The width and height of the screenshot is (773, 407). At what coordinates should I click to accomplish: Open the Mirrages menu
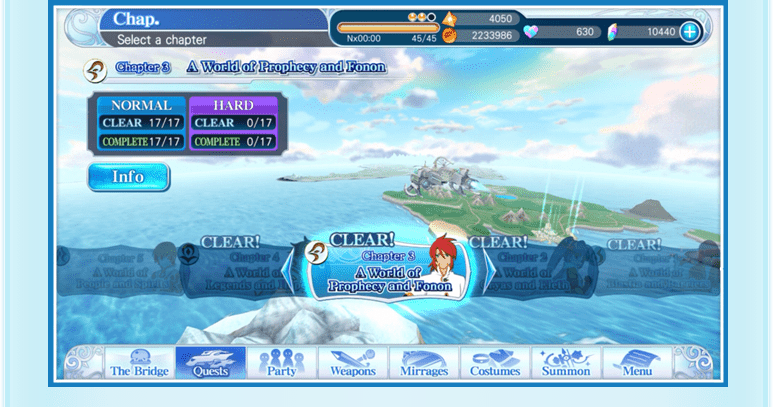click(x=424, y=363)
